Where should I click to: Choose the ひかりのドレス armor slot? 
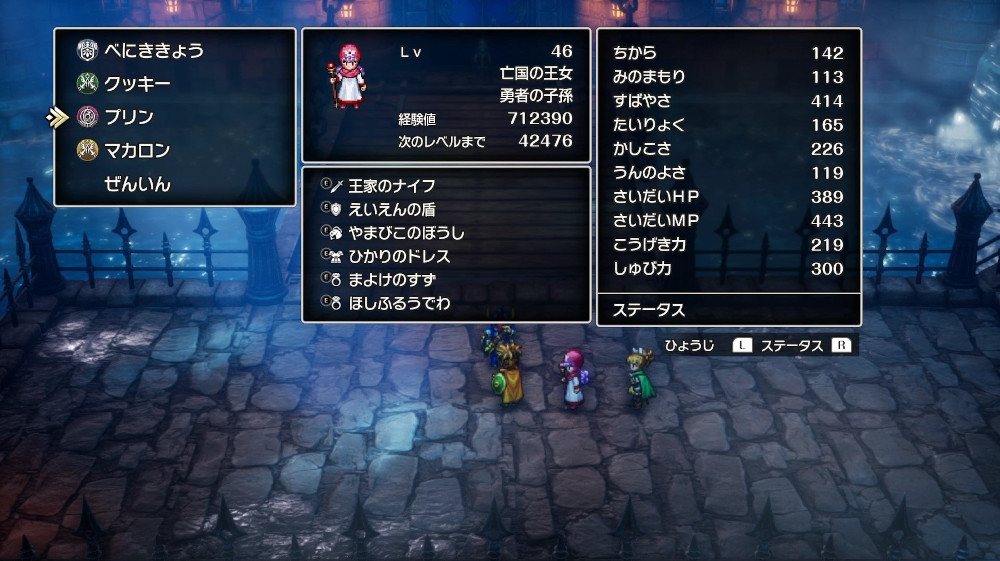pyautogui.click(x=398, y=257)
